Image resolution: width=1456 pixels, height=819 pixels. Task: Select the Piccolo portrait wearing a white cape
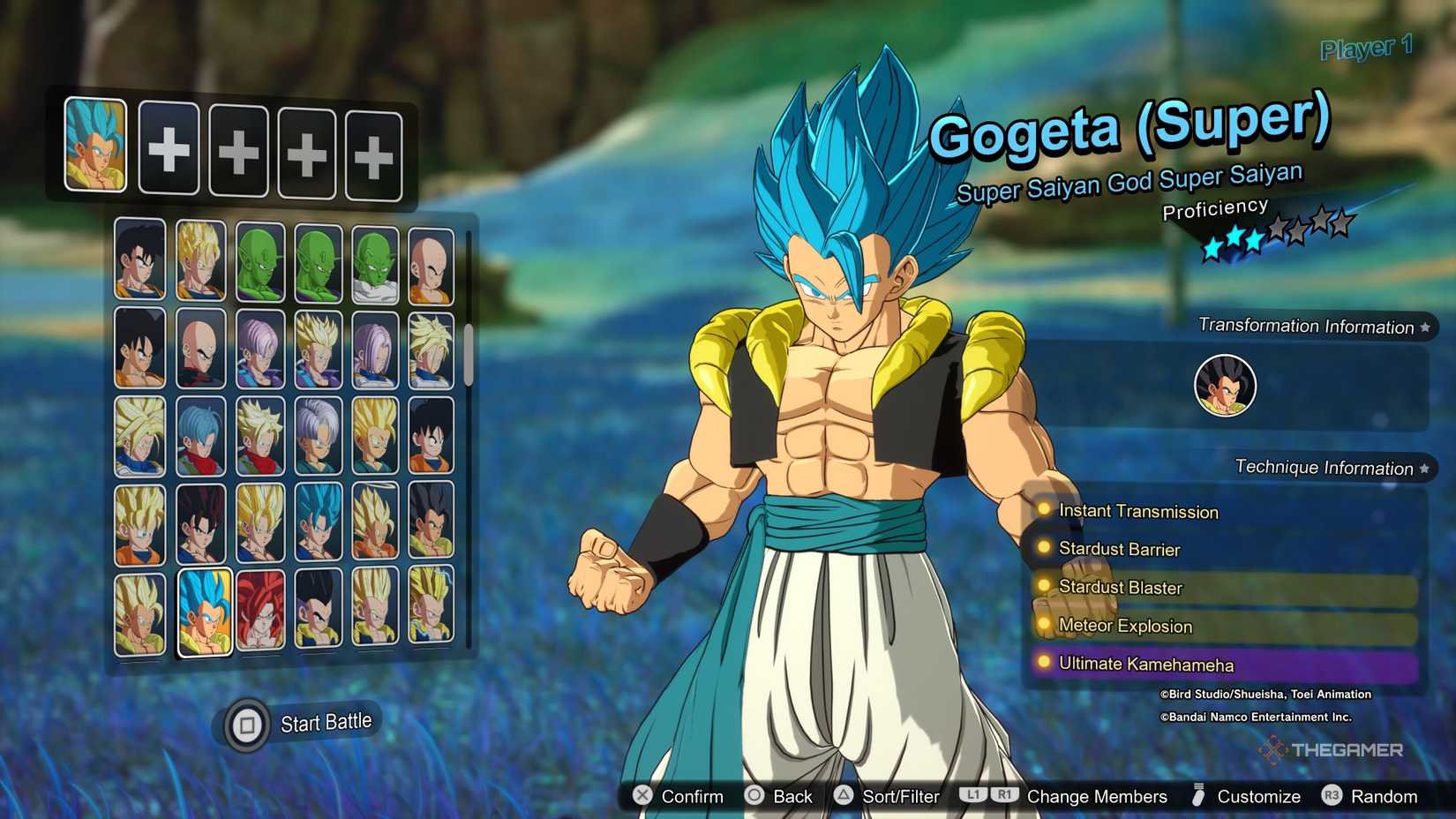point(375,264)
